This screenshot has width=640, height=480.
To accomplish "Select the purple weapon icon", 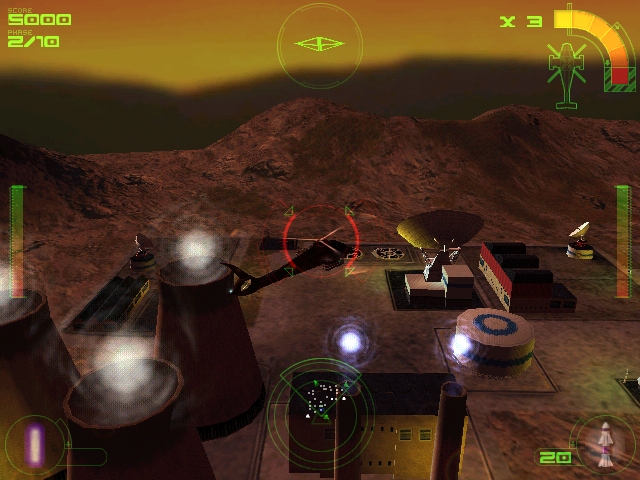I will 37,443.
